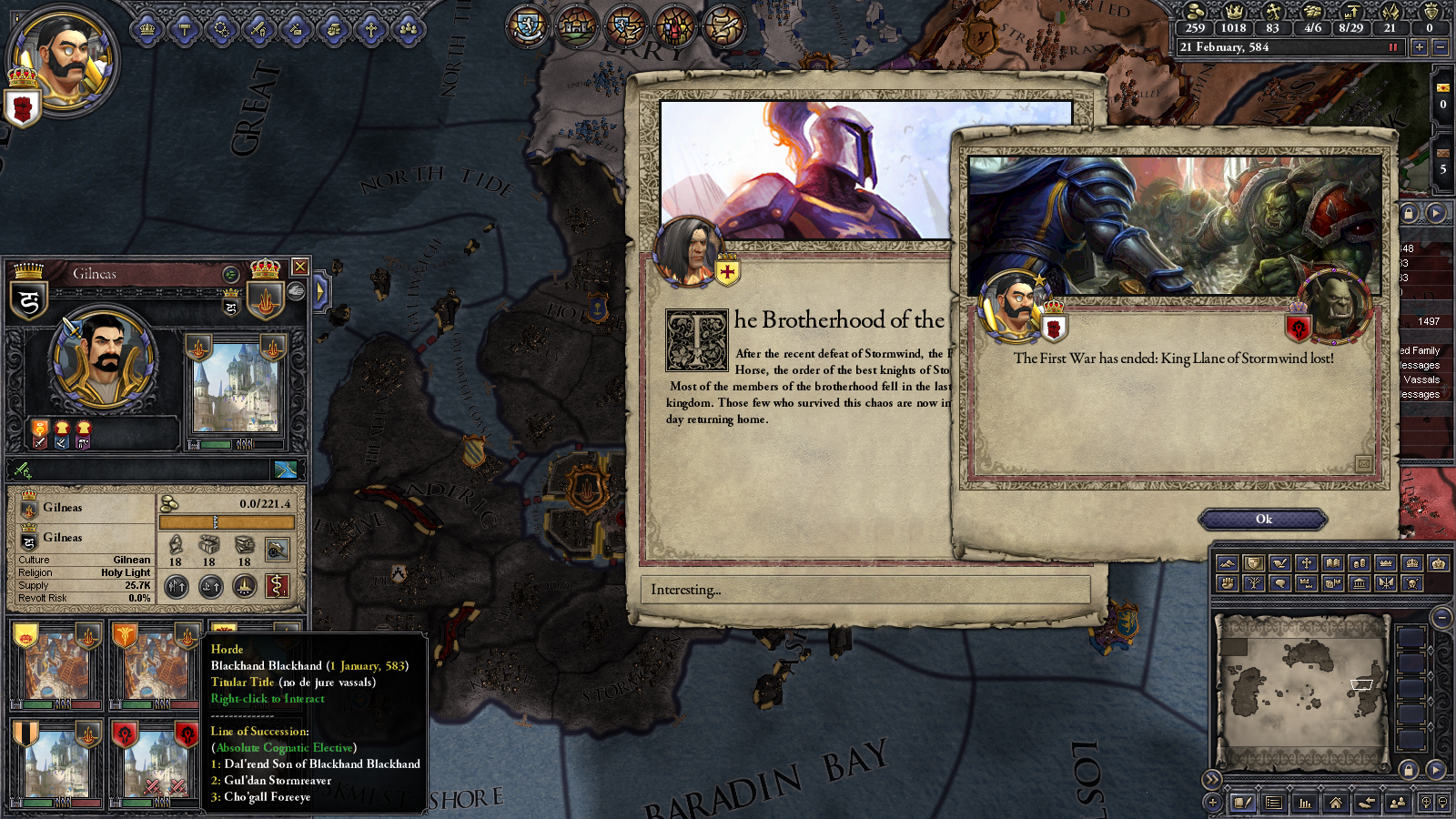The image size is (1456, 819).
Task: Close the Gilneas province panel
Action: (x=299, y=267)
